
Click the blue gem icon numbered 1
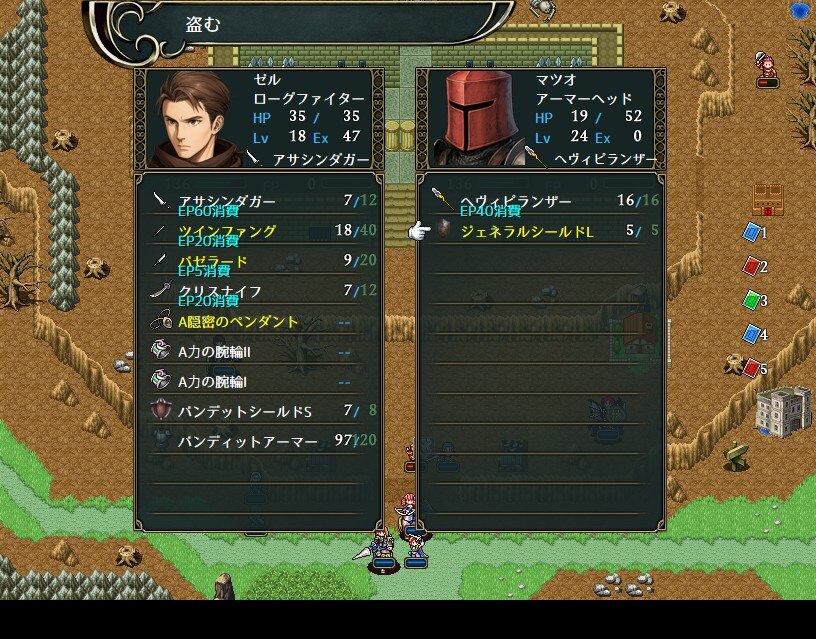point(751,233)
